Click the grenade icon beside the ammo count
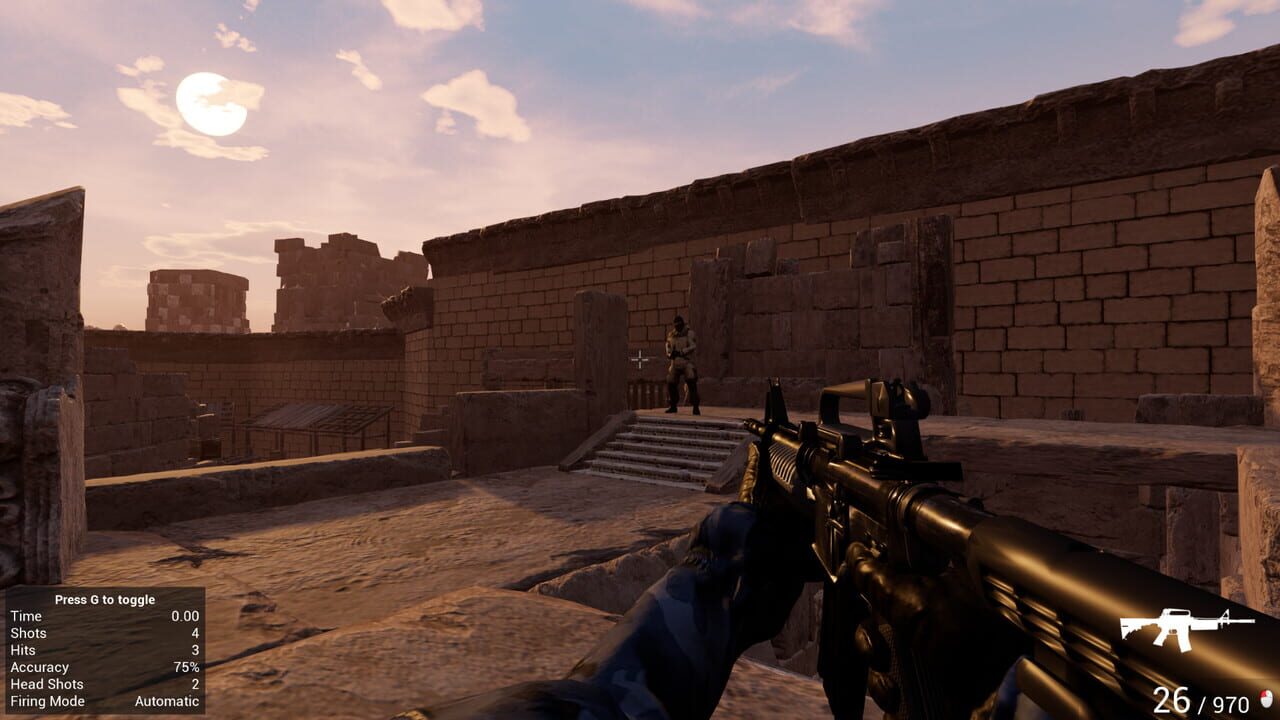1280x720 pixels. (x=1265, y=697)
